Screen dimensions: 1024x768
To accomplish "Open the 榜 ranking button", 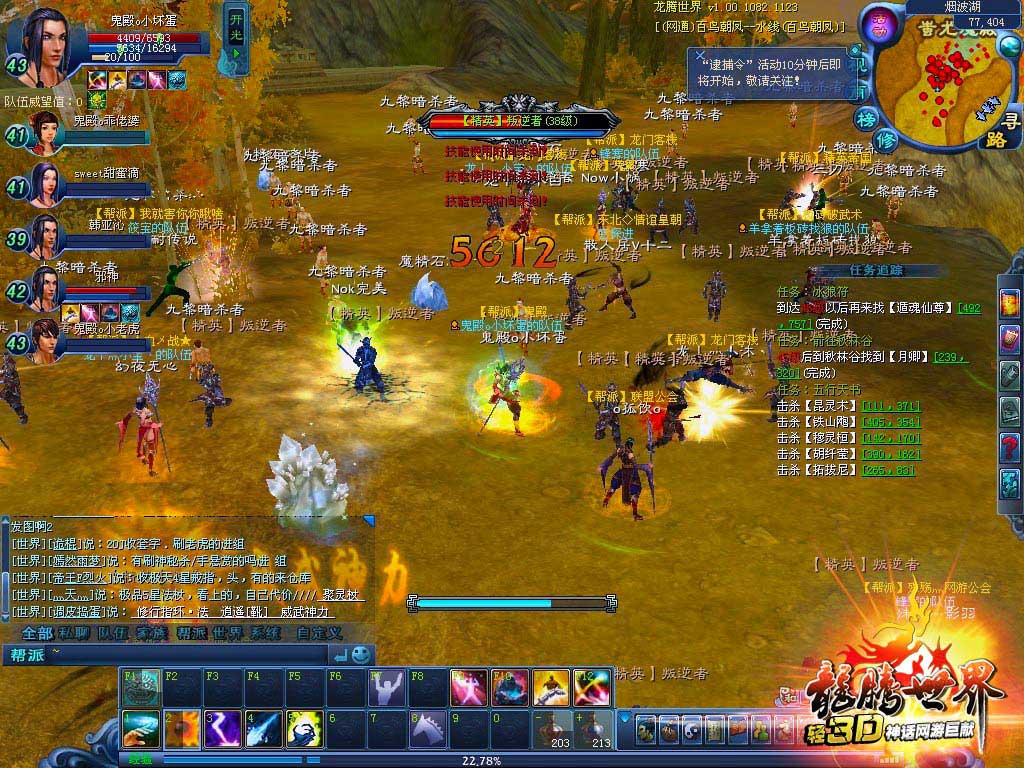I will 866,119.
